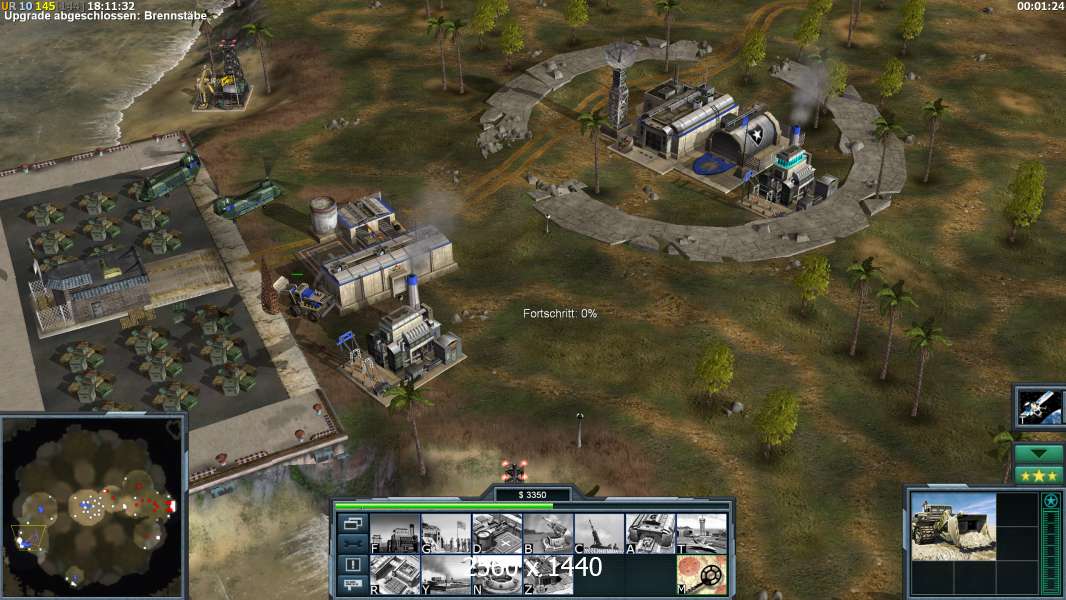Collapse the panel with the green down arrow

coord(1039,453)
